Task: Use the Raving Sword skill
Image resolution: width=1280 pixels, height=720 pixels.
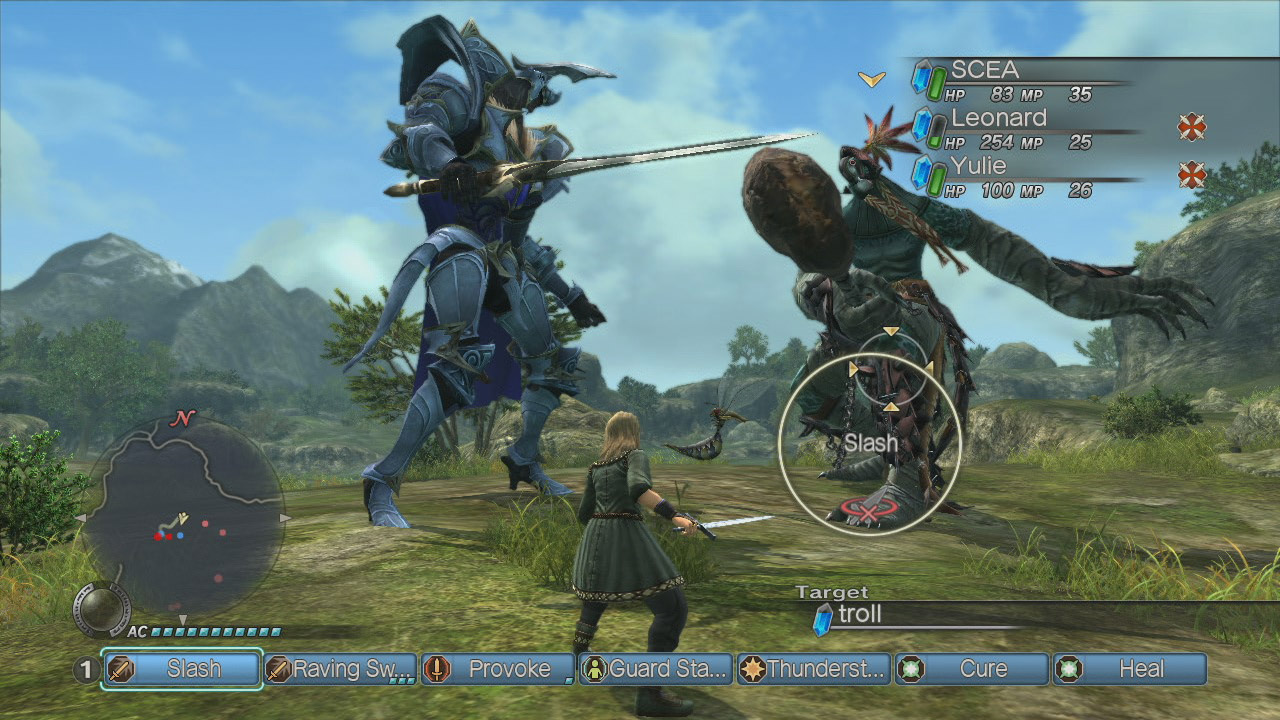Action: click(340, 669)
